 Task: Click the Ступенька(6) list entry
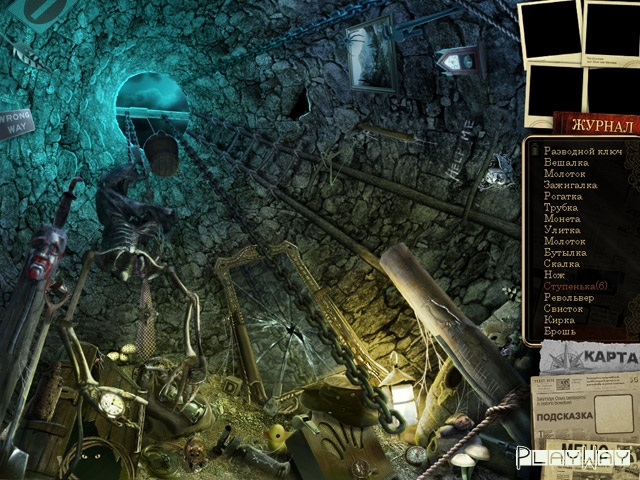[577, 287]
